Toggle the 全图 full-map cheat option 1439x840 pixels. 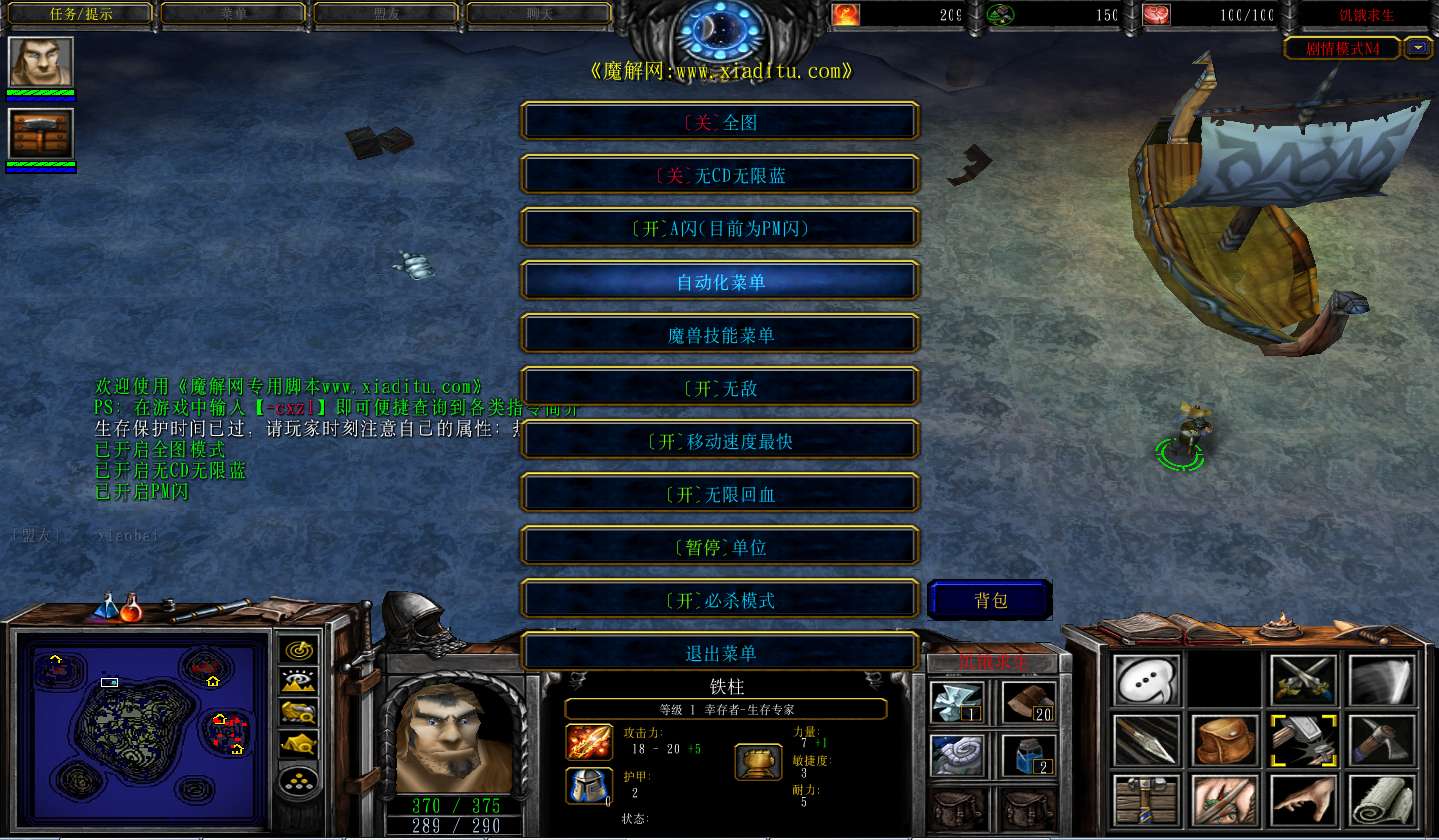(x=720, y=122)
